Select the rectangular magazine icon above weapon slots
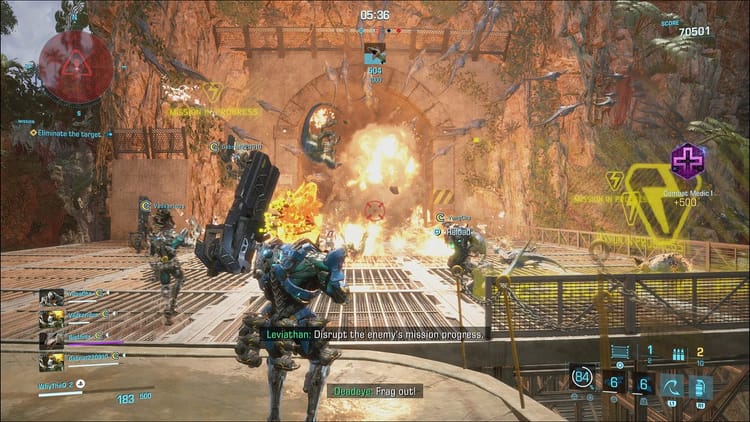Screen dimensions: 750x422 (620, 352)
